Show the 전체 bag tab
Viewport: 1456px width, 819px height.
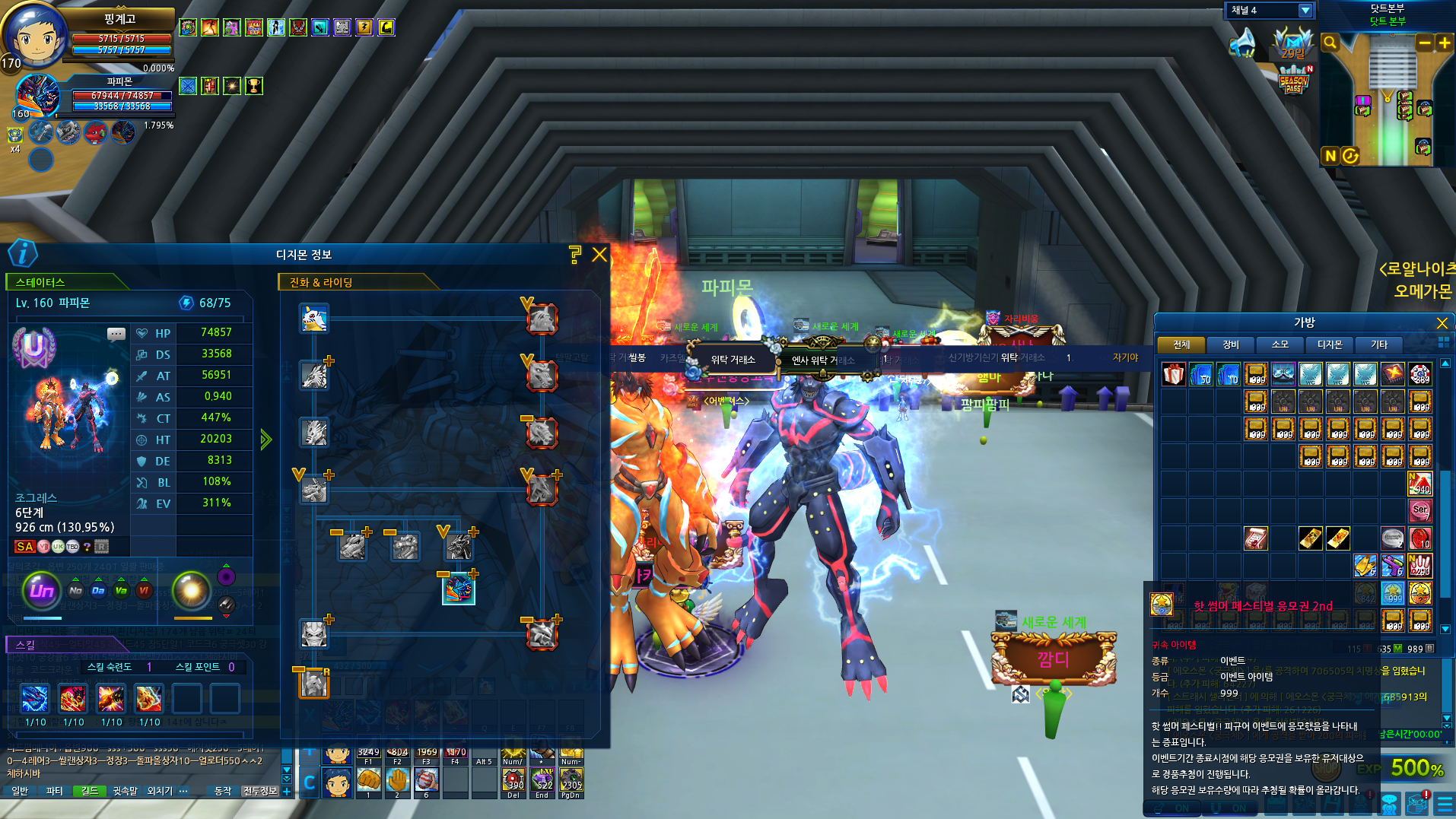click(x=1181, y=345)
